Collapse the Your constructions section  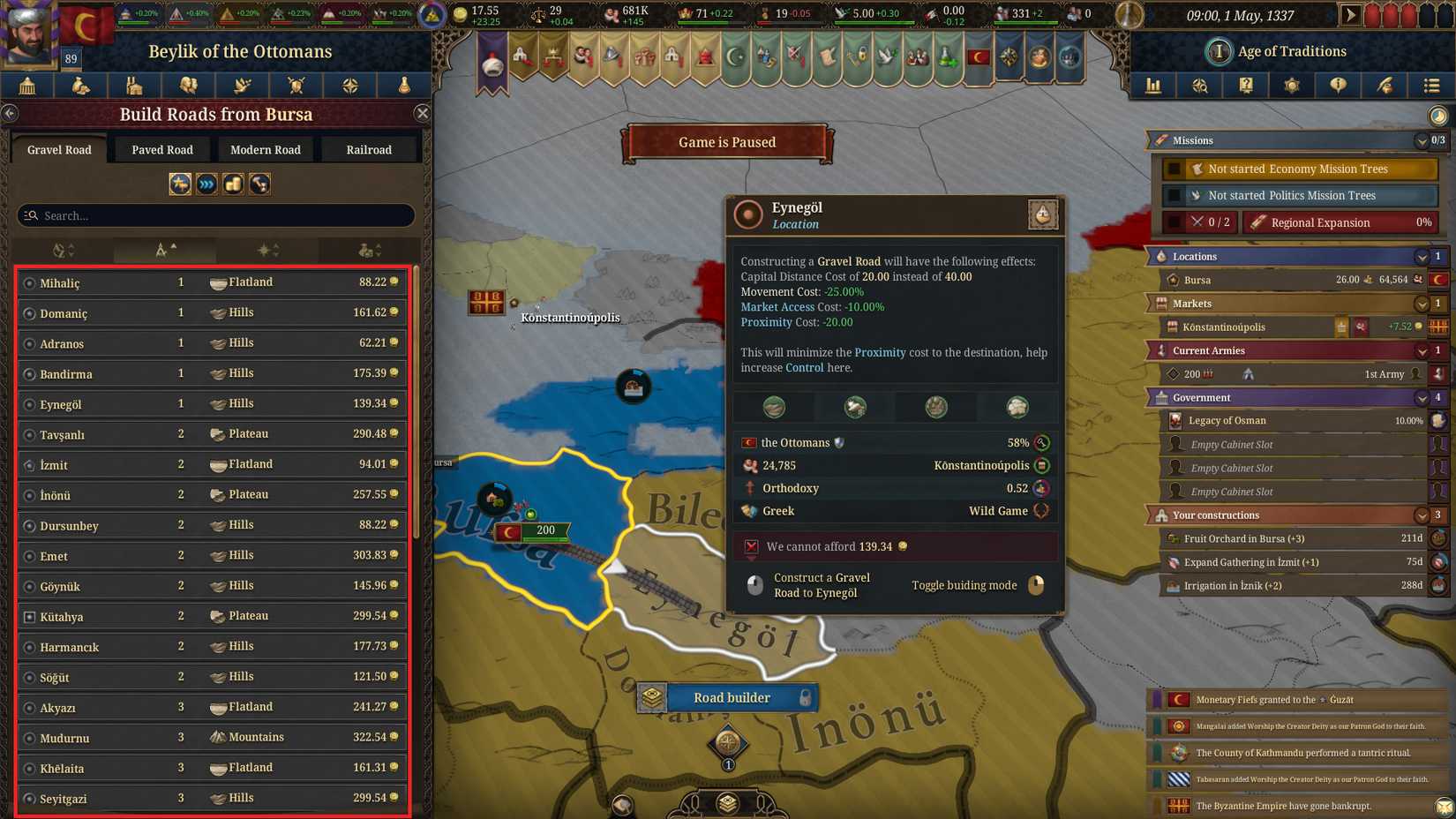coord(1421,515)
